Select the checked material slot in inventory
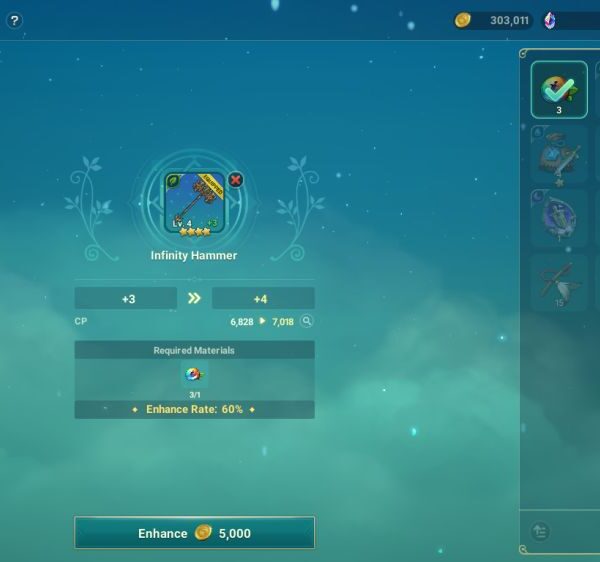The image size is (600, 562). (x=559, y=90)
